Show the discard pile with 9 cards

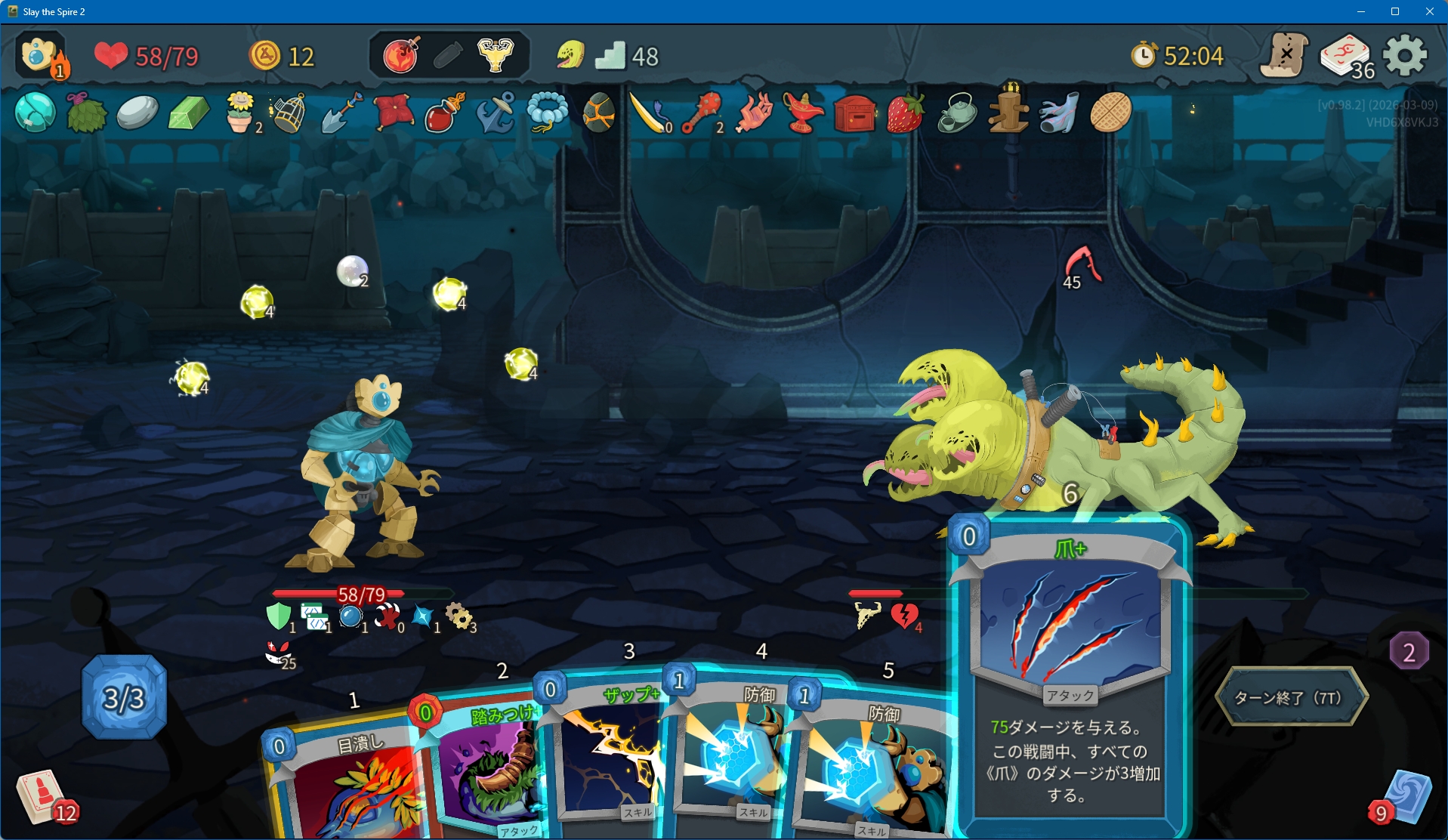click(1403, 798)
